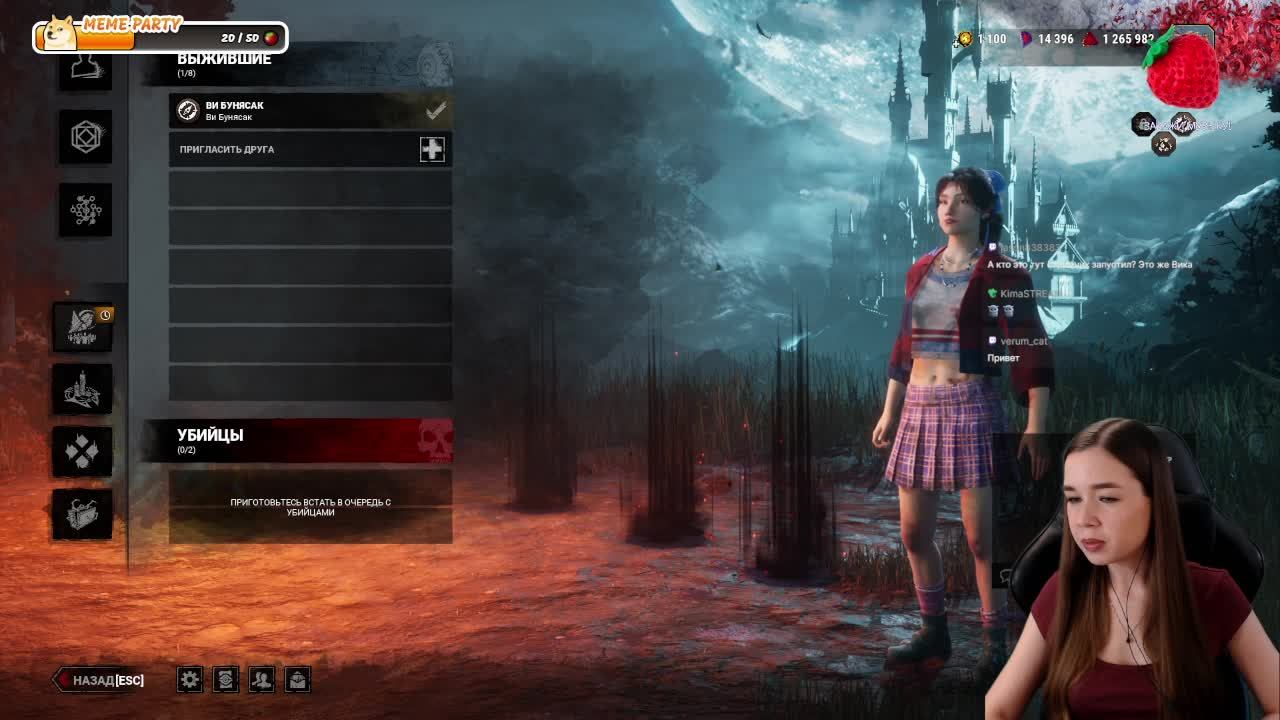Open settings via the gear icon
Viewport: 1280px width, 720px height.
pos(190,680)
